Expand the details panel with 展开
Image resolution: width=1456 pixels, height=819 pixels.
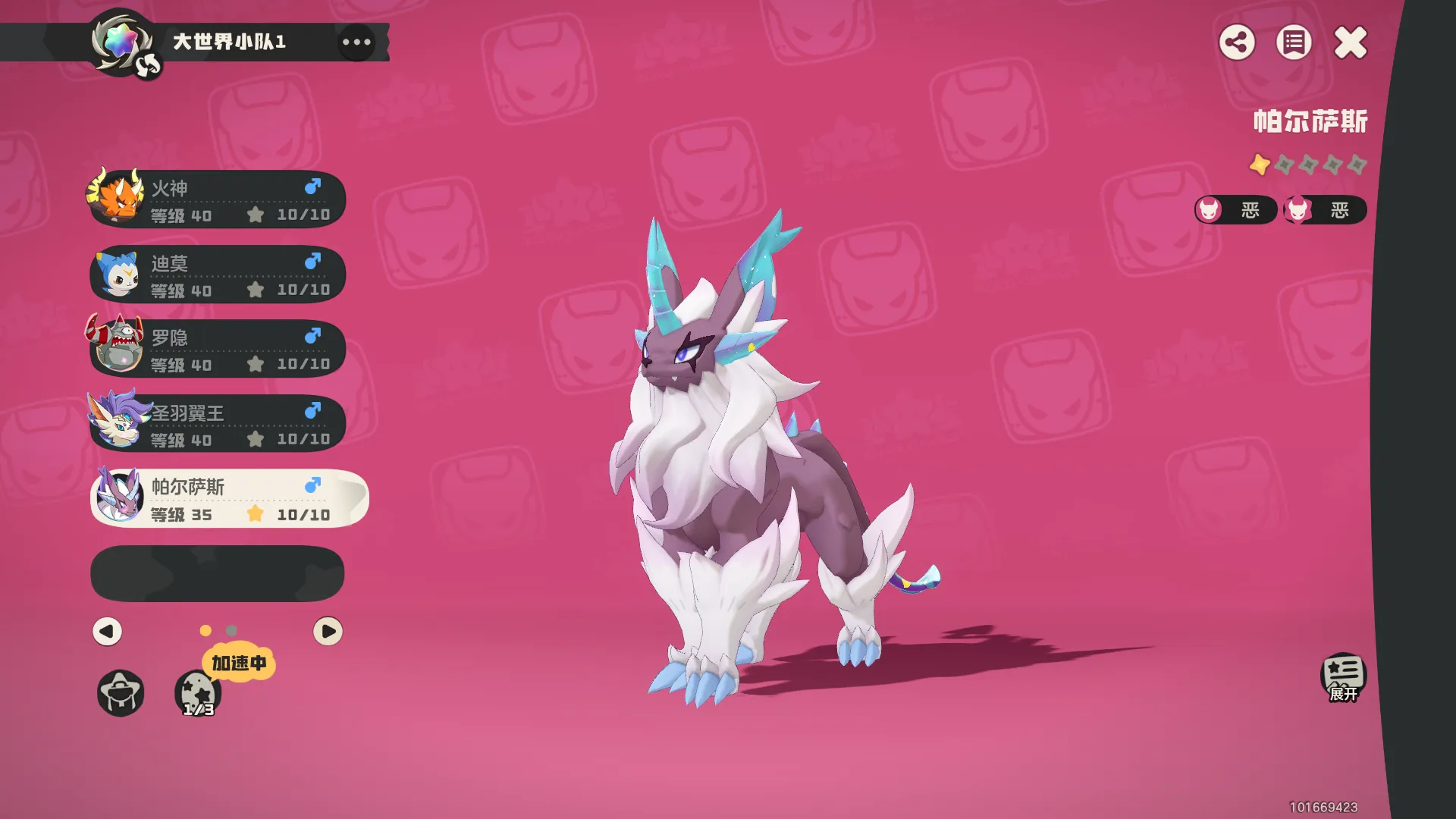1343,677
